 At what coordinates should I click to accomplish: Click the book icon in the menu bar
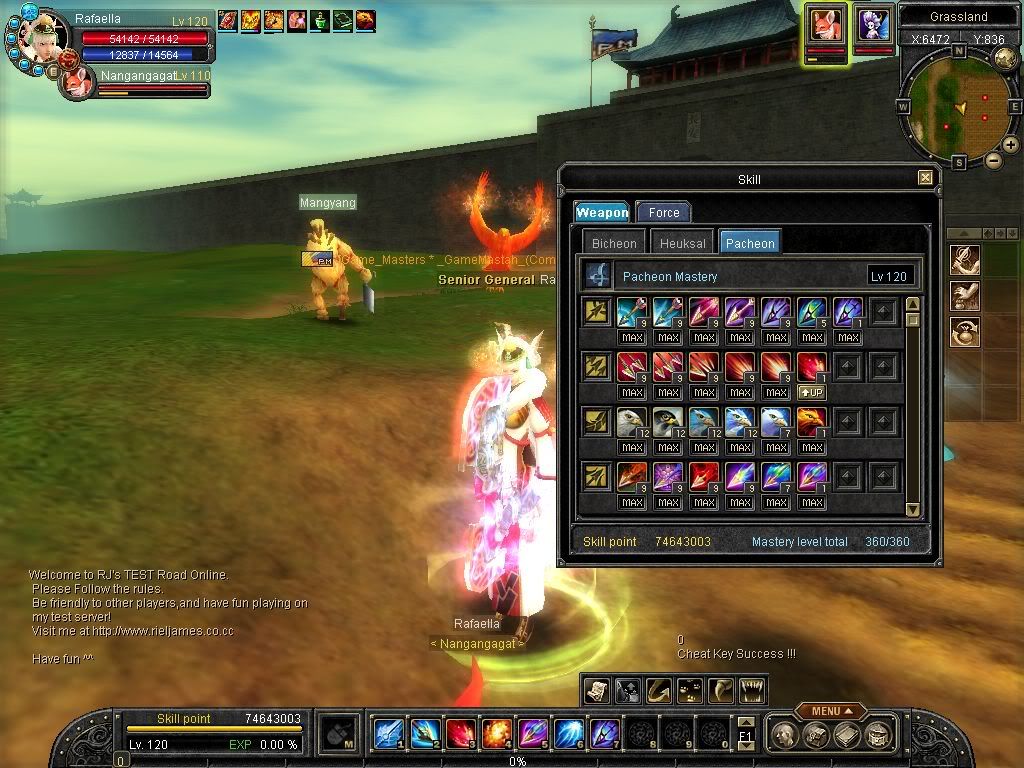click(848, 735)
